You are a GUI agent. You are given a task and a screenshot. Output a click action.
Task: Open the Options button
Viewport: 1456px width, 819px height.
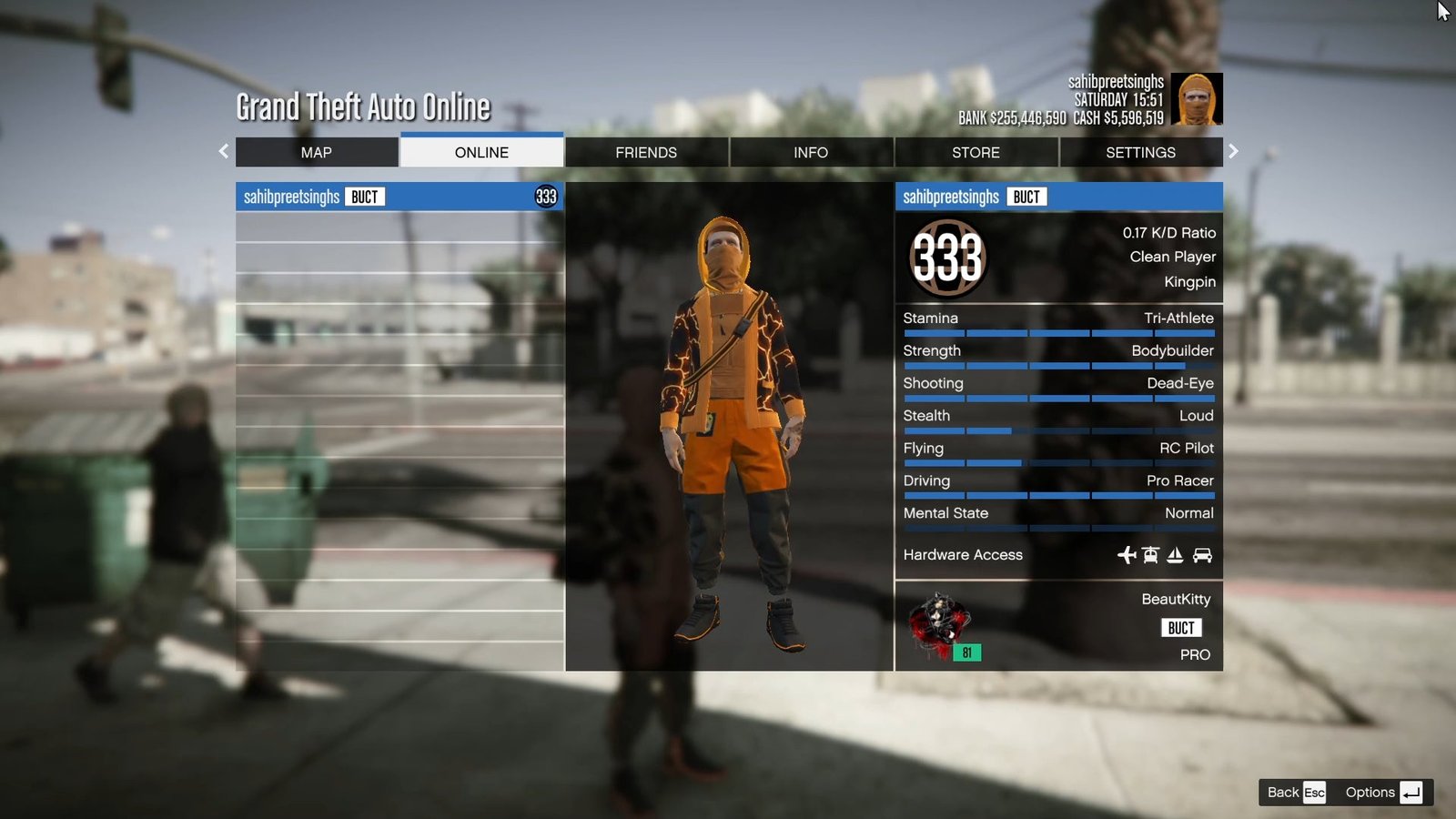click(x=1382, y=792)
